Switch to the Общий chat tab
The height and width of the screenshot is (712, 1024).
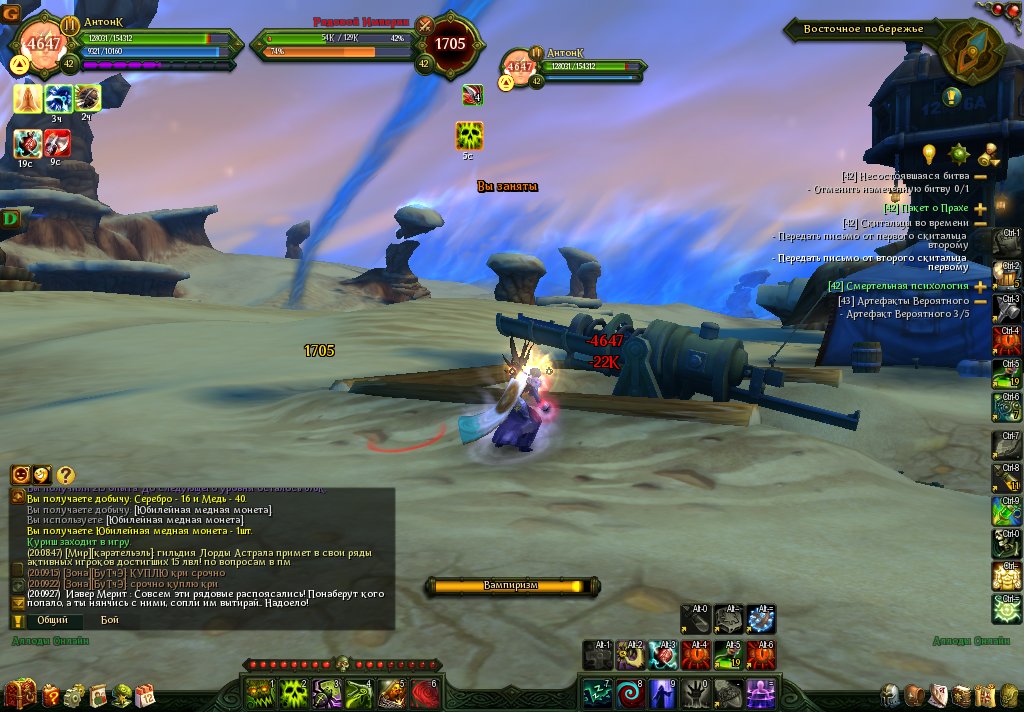(53, 620)
